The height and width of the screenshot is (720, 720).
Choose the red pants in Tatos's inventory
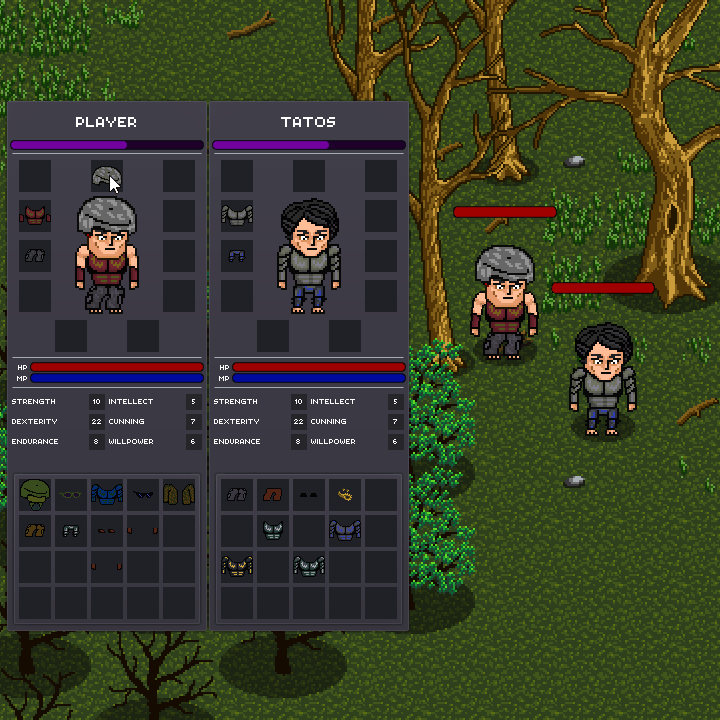pyautogui.click(x=273, y=494)
